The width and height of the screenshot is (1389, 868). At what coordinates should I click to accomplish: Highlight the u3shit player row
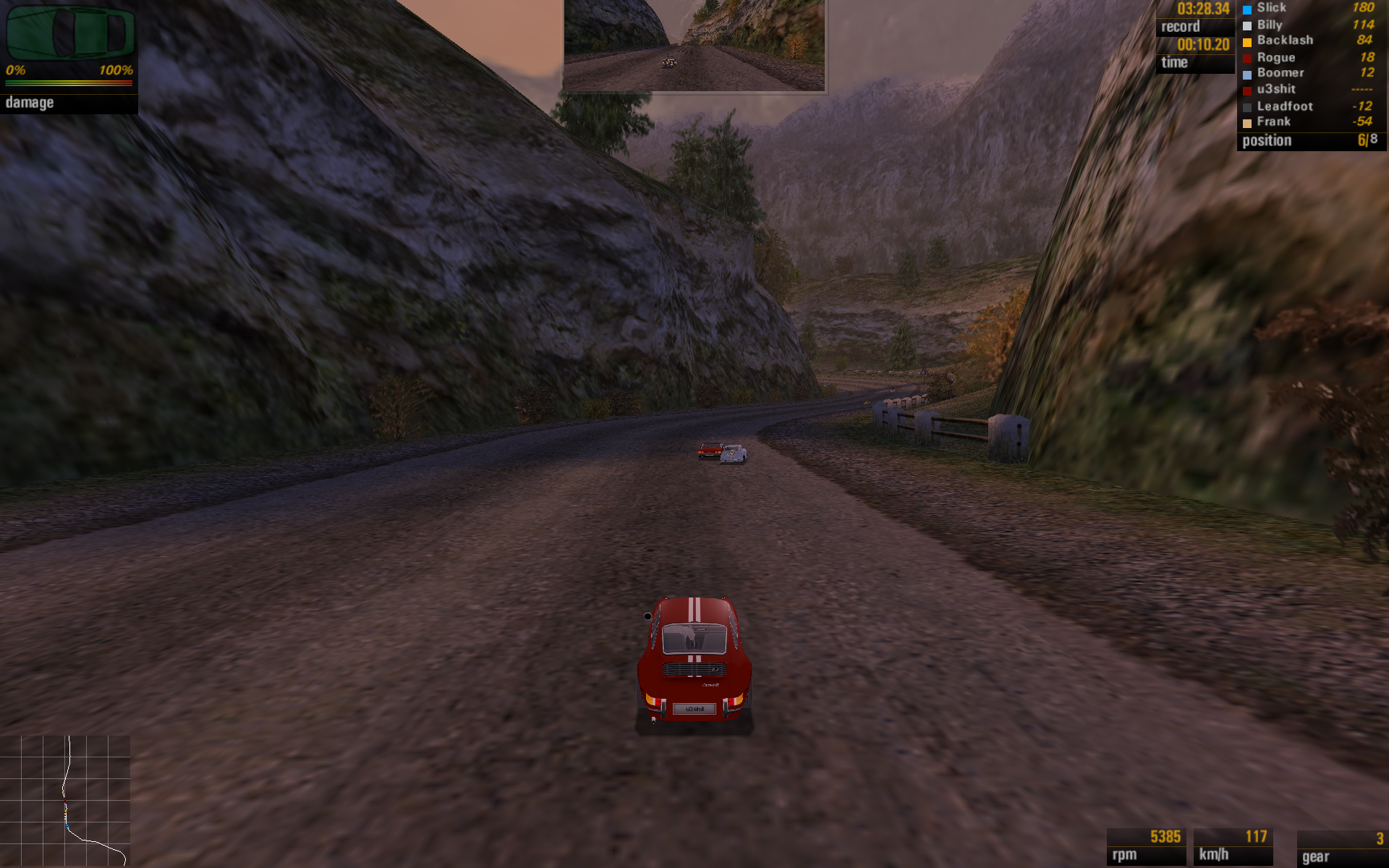coord(1309,90)
